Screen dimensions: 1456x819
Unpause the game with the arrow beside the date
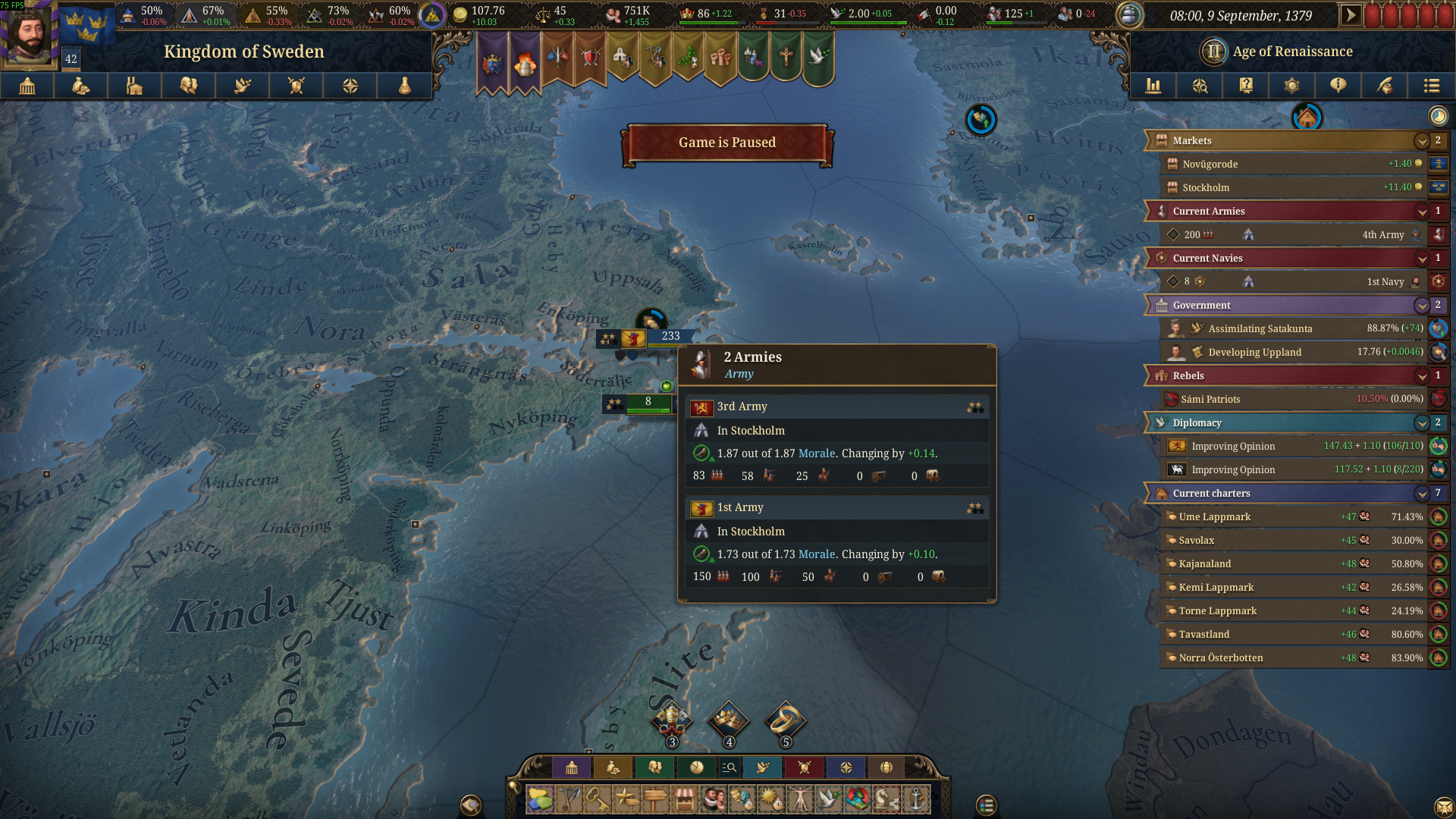click(1351, 14)
